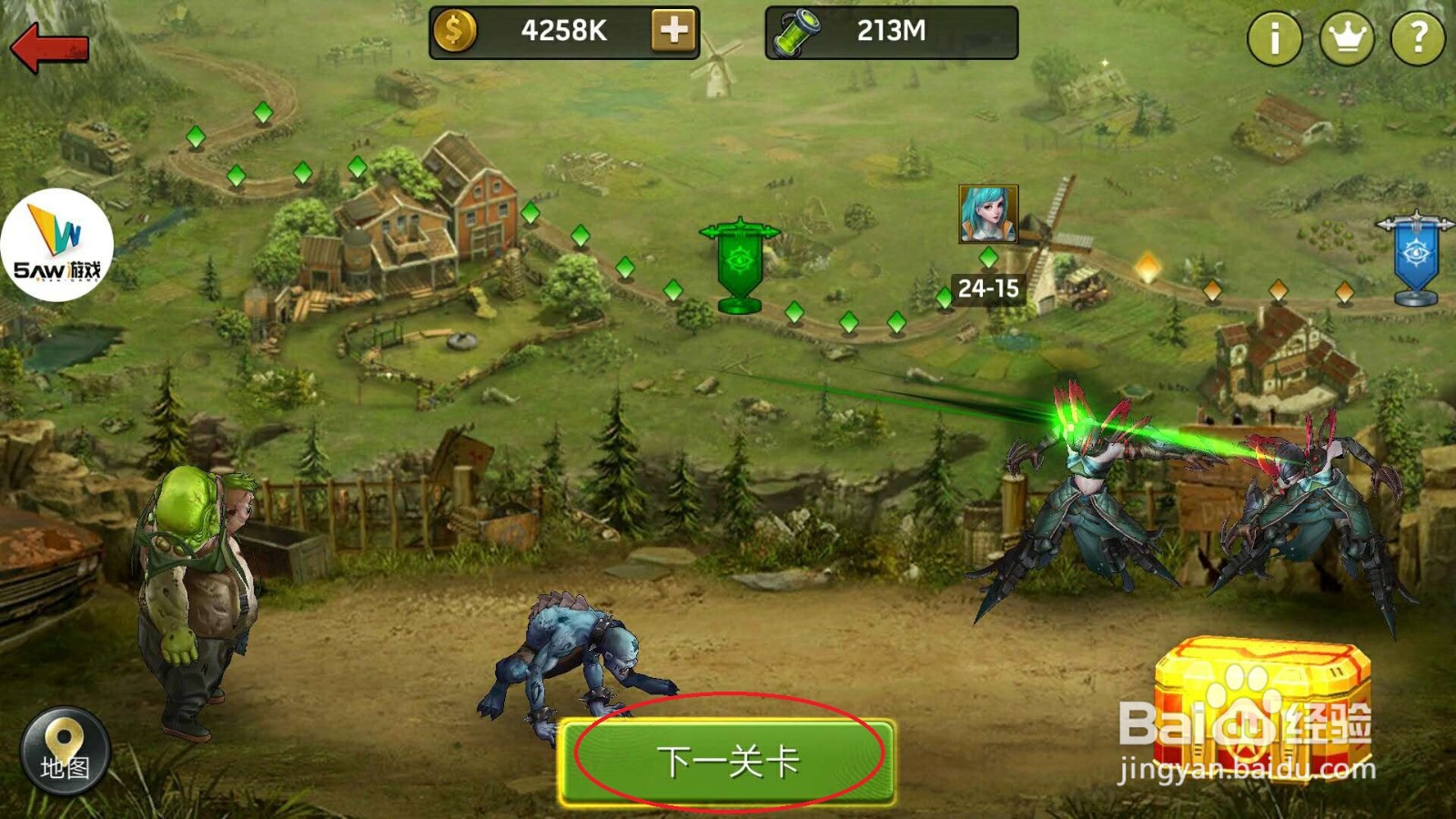Tap the character portrait above stage 24-15
The image size is (1456, 819).
point(988,214)
